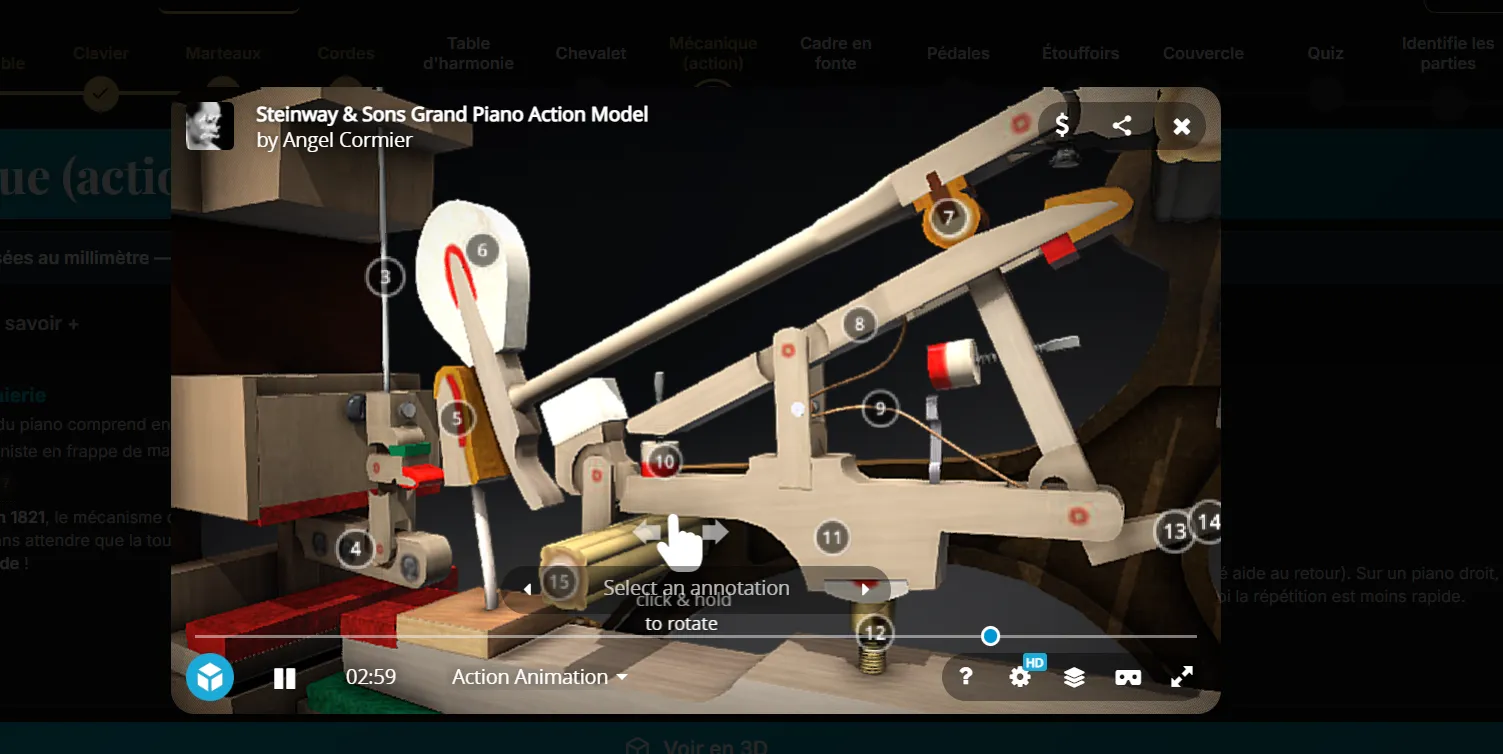Pause the action animation

tap(285, 678)
